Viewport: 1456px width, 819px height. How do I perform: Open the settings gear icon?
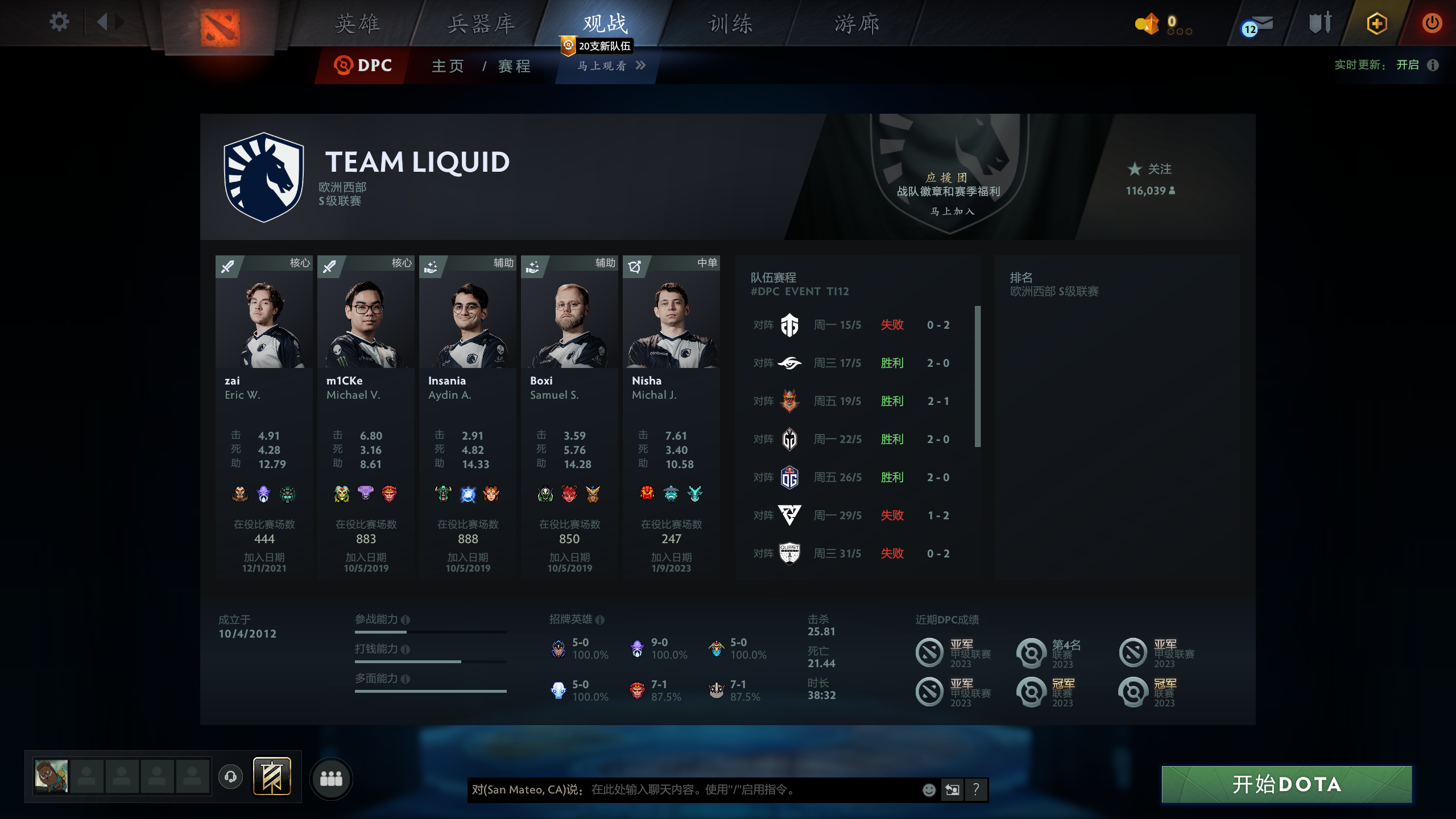coord(59,22)
